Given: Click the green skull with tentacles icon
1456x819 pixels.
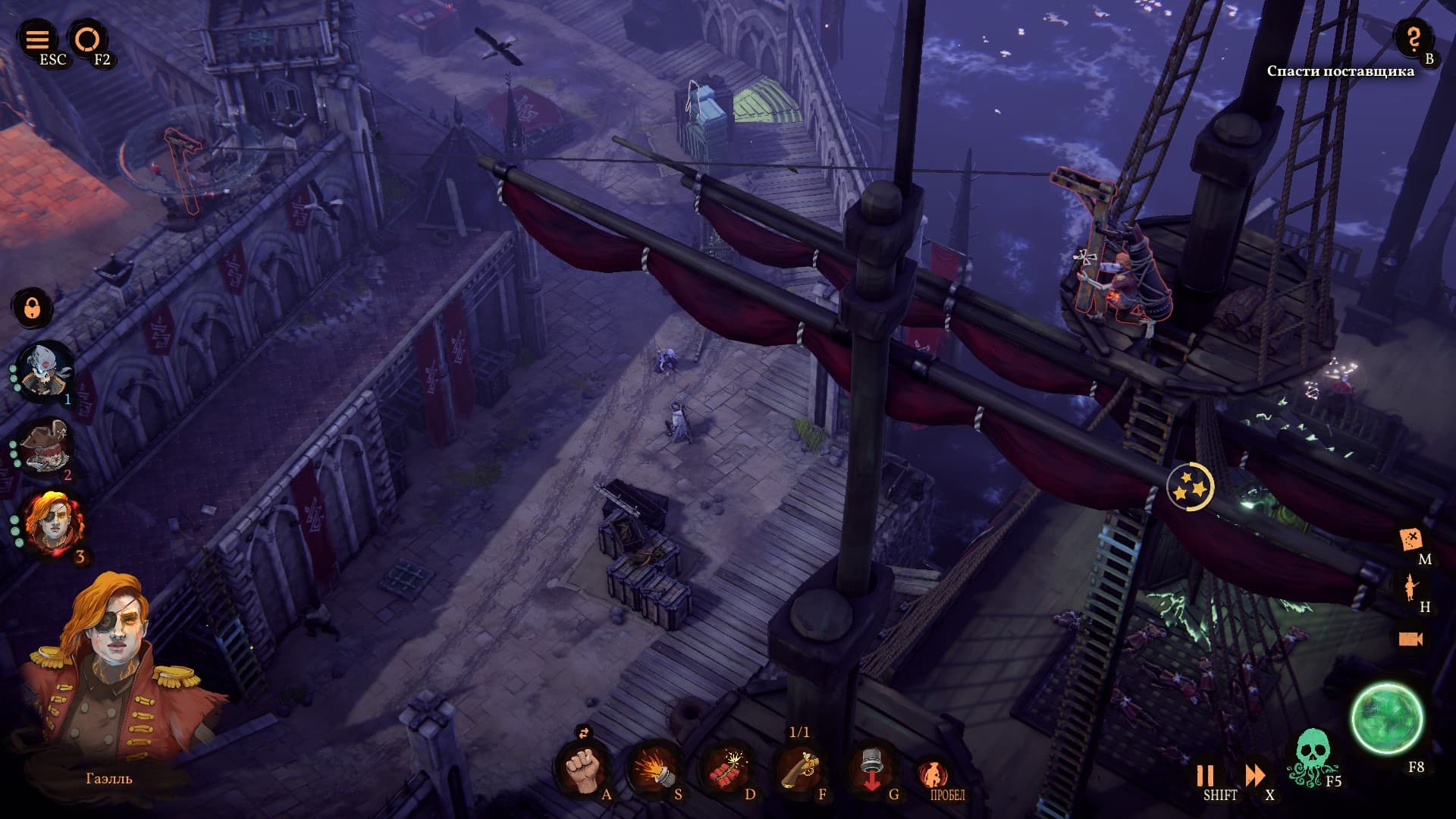Looking at the screenshot, I should click(x=1311, y=755).
